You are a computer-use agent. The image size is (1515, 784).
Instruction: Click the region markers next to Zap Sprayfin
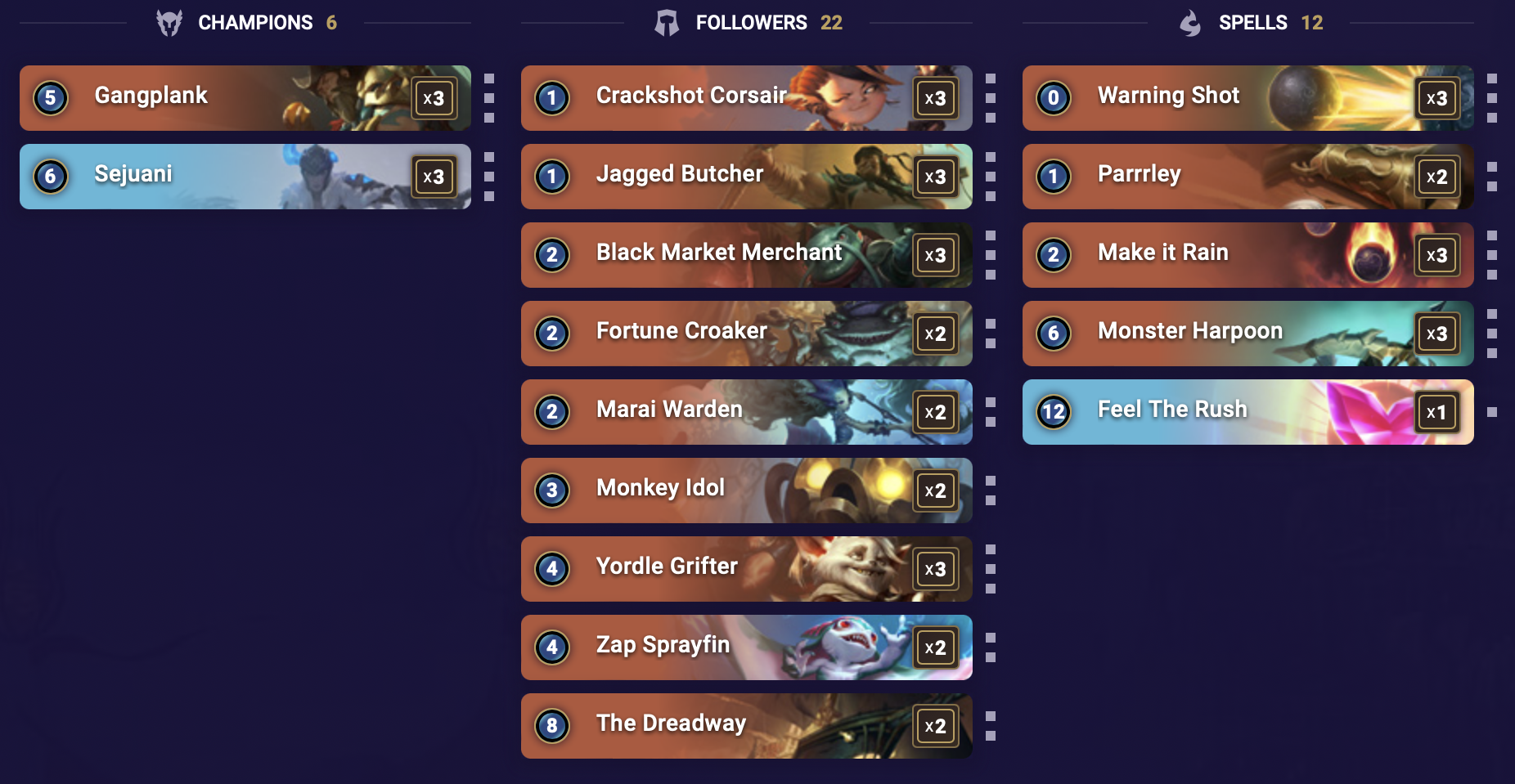click(990, 647)
